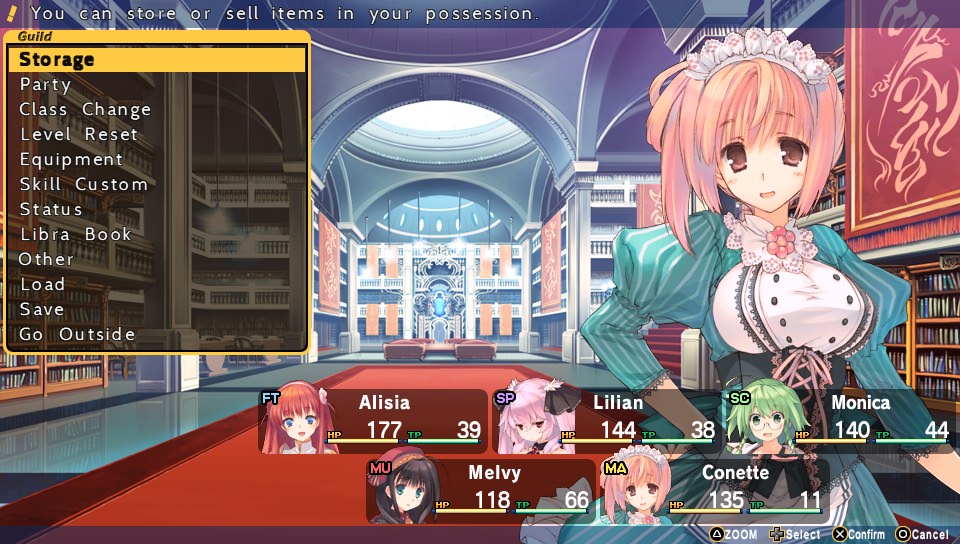
Task: Pick Lilian's party member panel
Action: tap(606, 421)
